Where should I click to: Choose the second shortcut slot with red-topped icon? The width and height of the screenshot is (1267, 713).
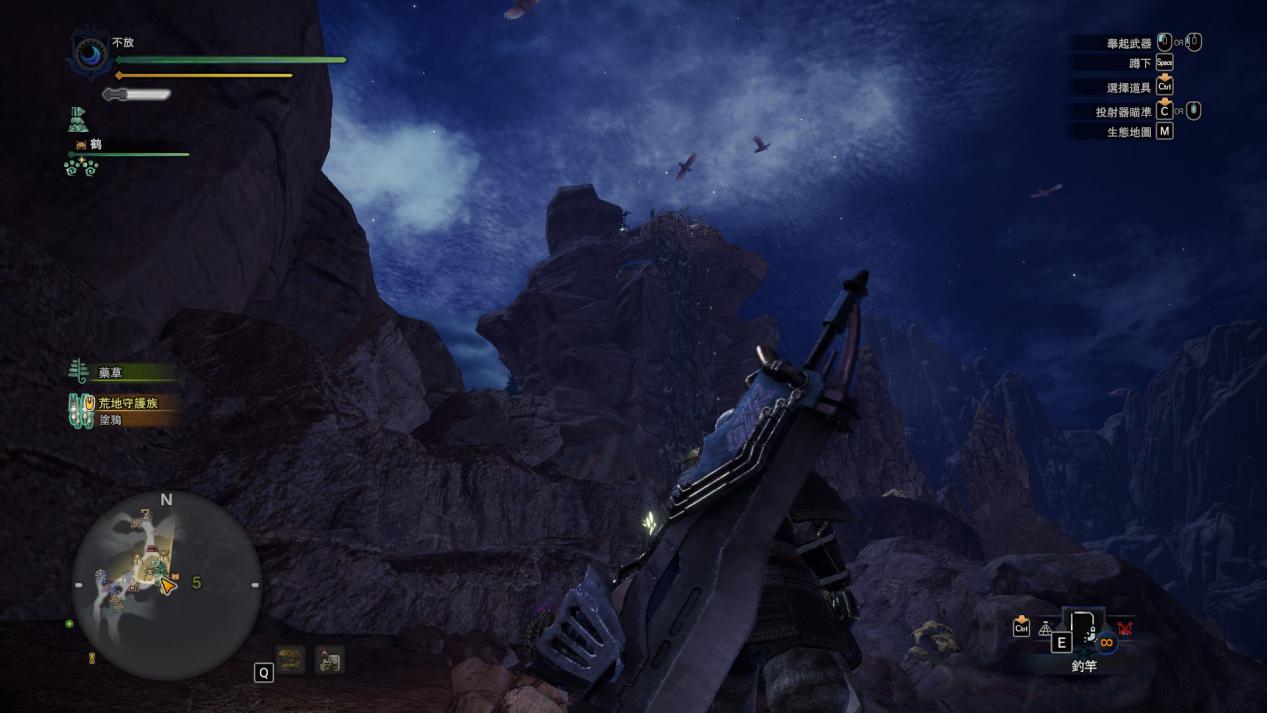(x=329, y=659)
